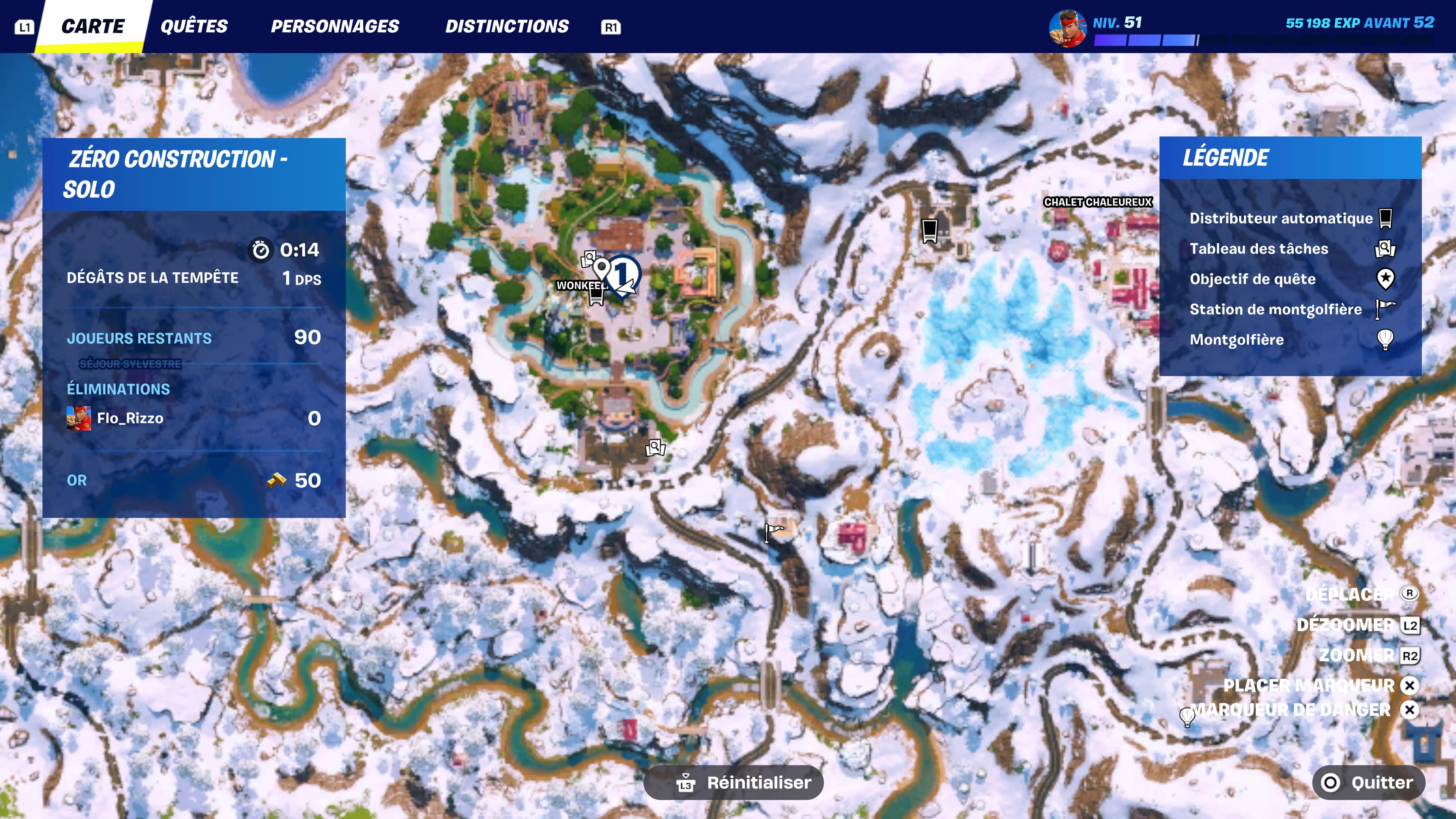Open the PERSONNAGES tab
This screenshot has height=819, width=1456.
click(x=334, y=26)
